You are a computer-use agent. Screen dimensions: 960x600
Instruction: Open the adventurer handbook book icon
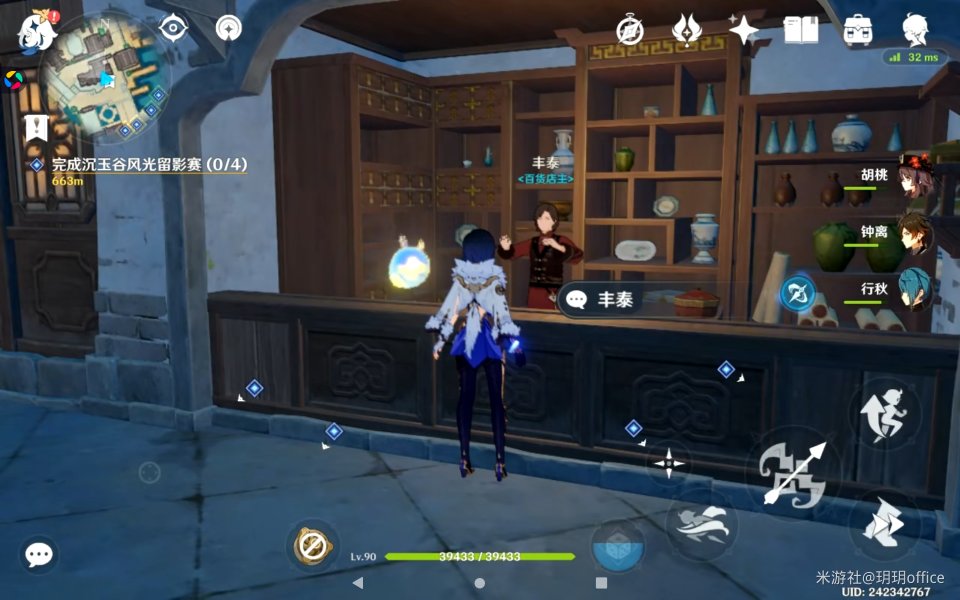pos(801,29)
